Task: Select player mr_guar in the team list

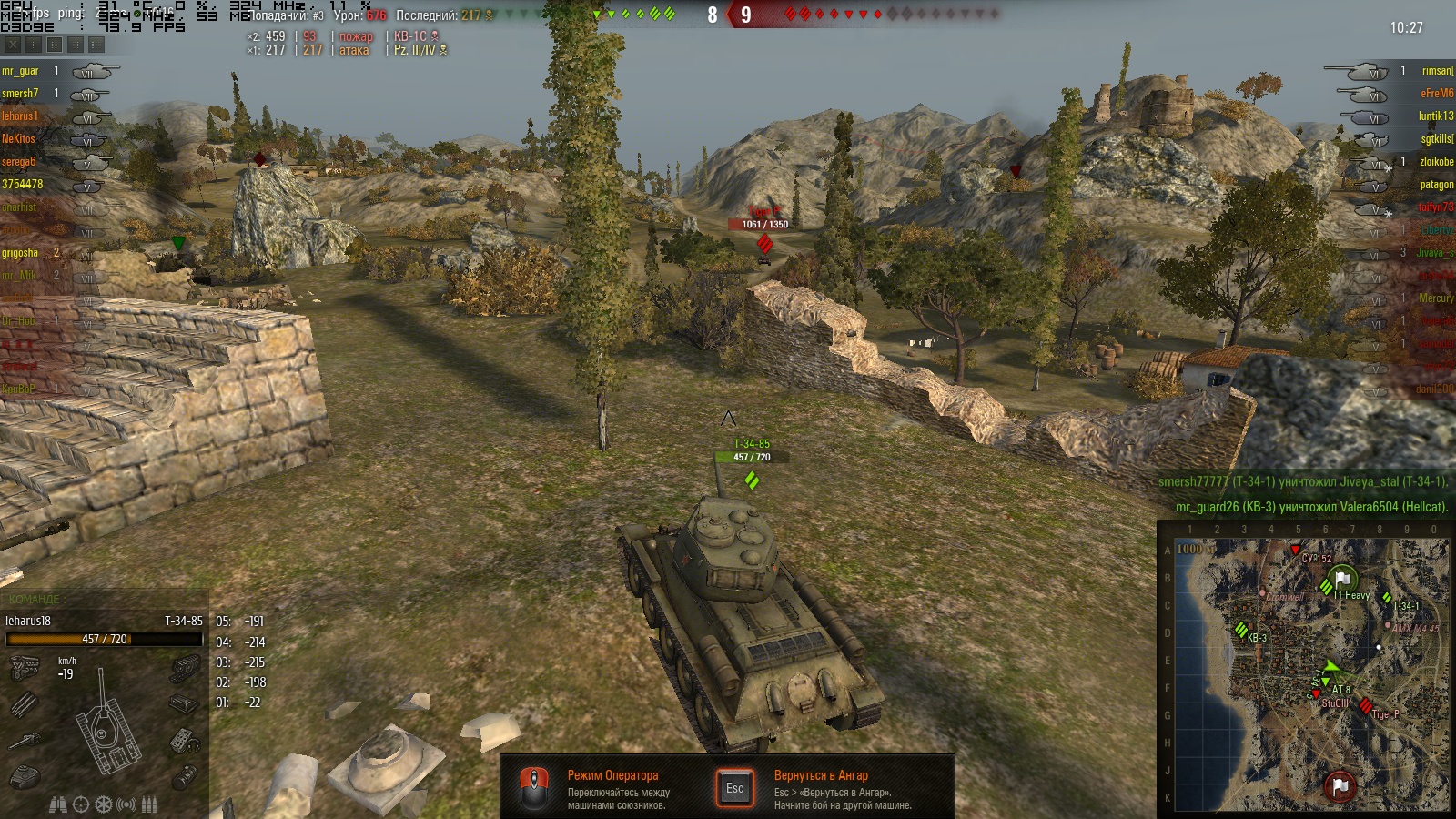Action: 21,71
